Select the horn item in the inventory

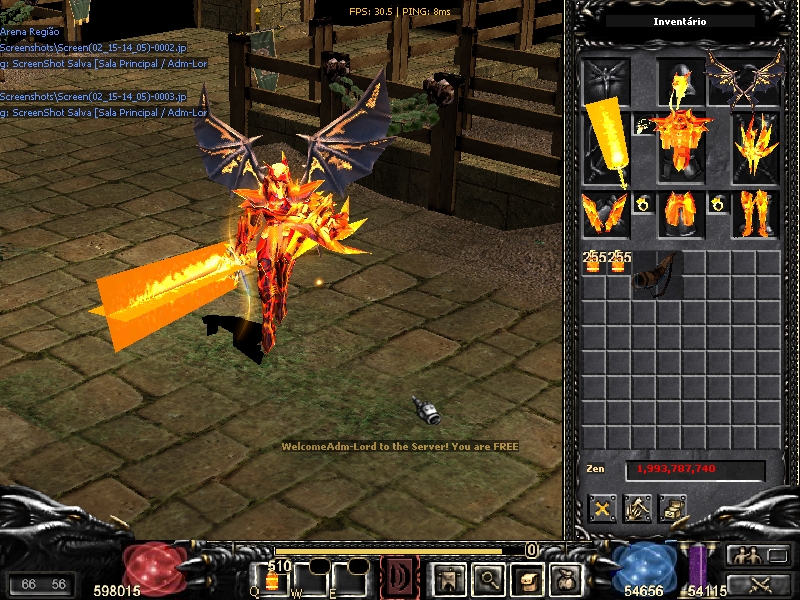click(x=655, y=273)
